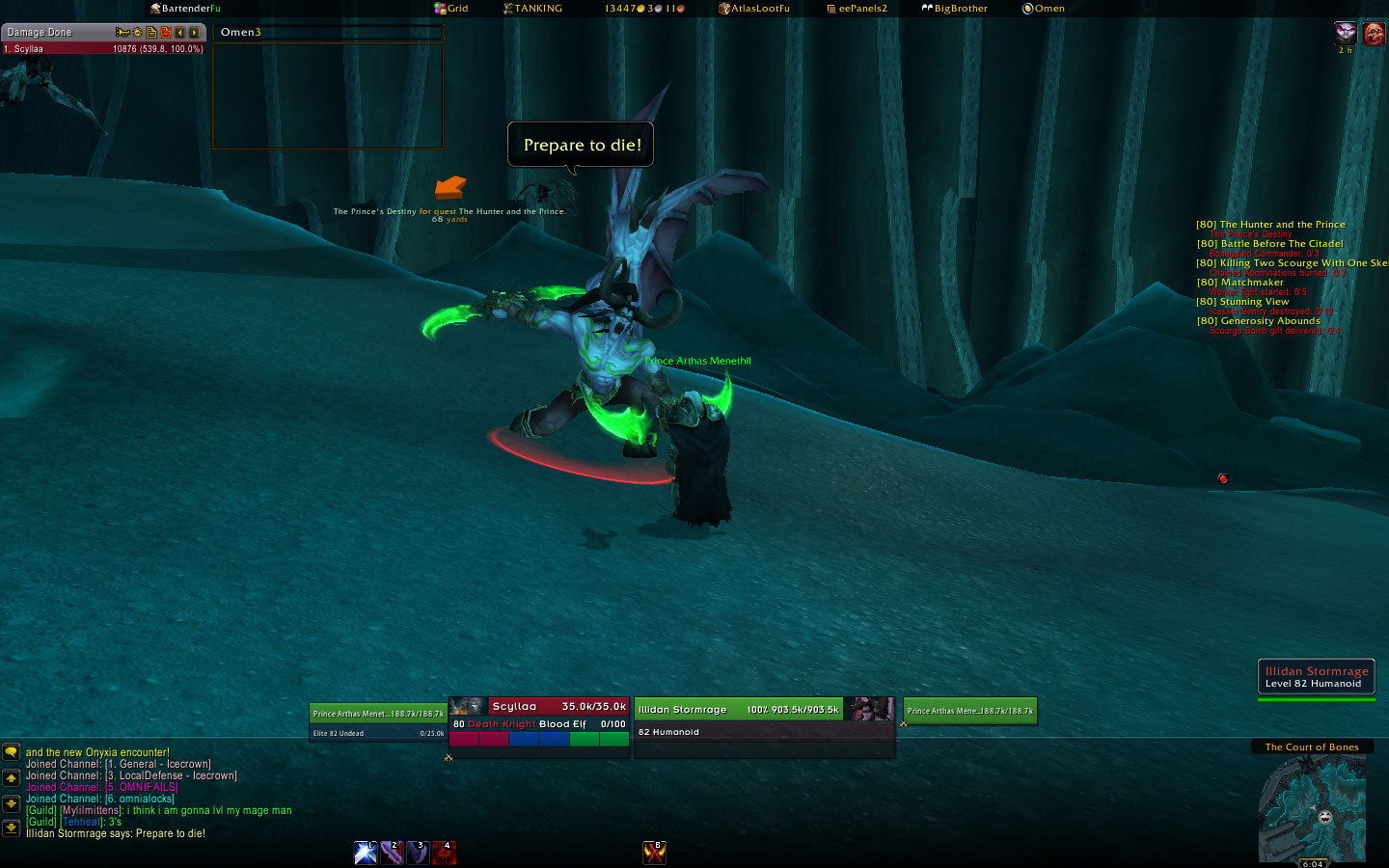
Task: Click the red demon-face buff icon
Action: tap(1374, 34)
